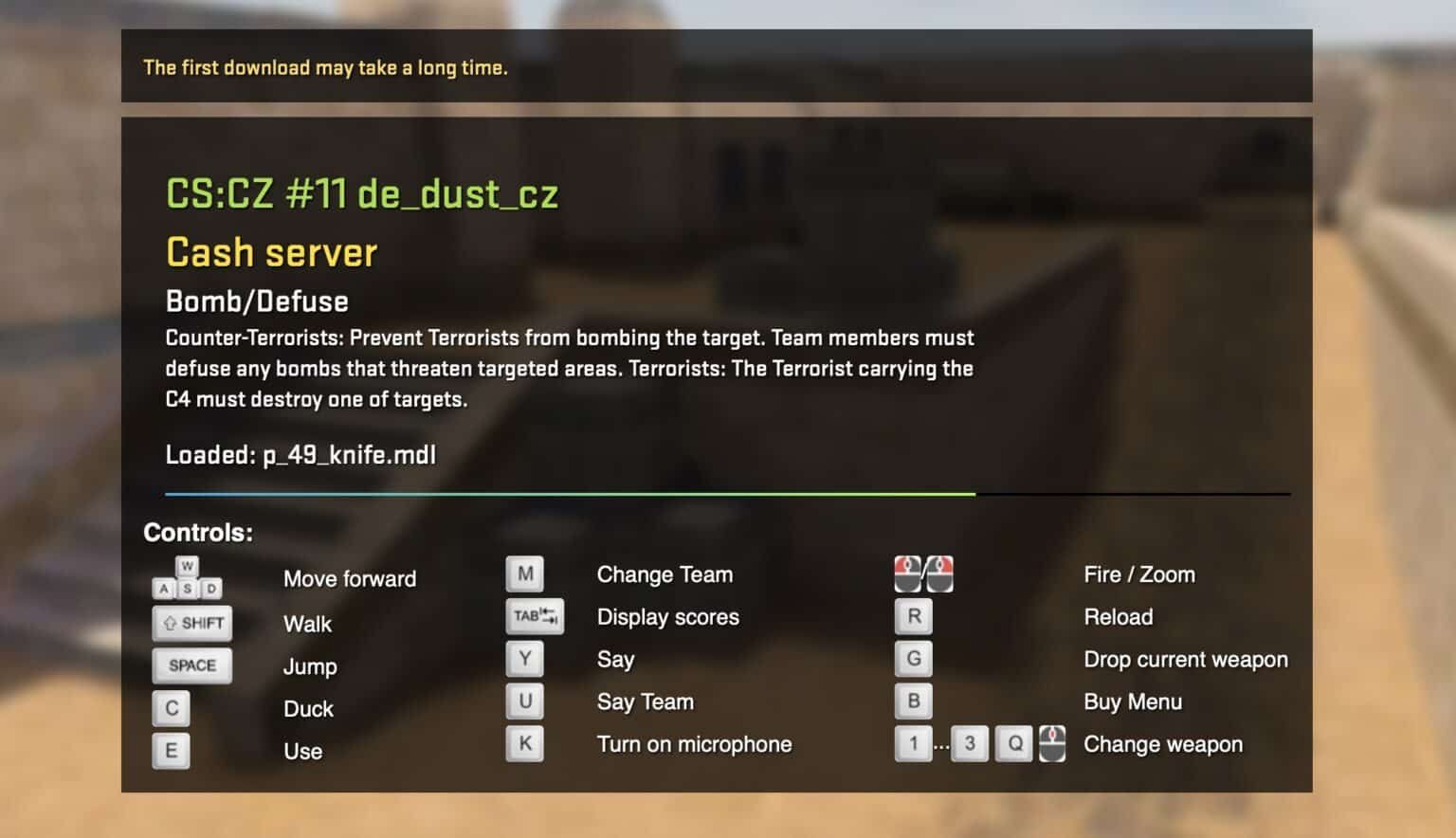Click the SPACE key icon beside Jump
1456x838 pixels.
point(191,665)
